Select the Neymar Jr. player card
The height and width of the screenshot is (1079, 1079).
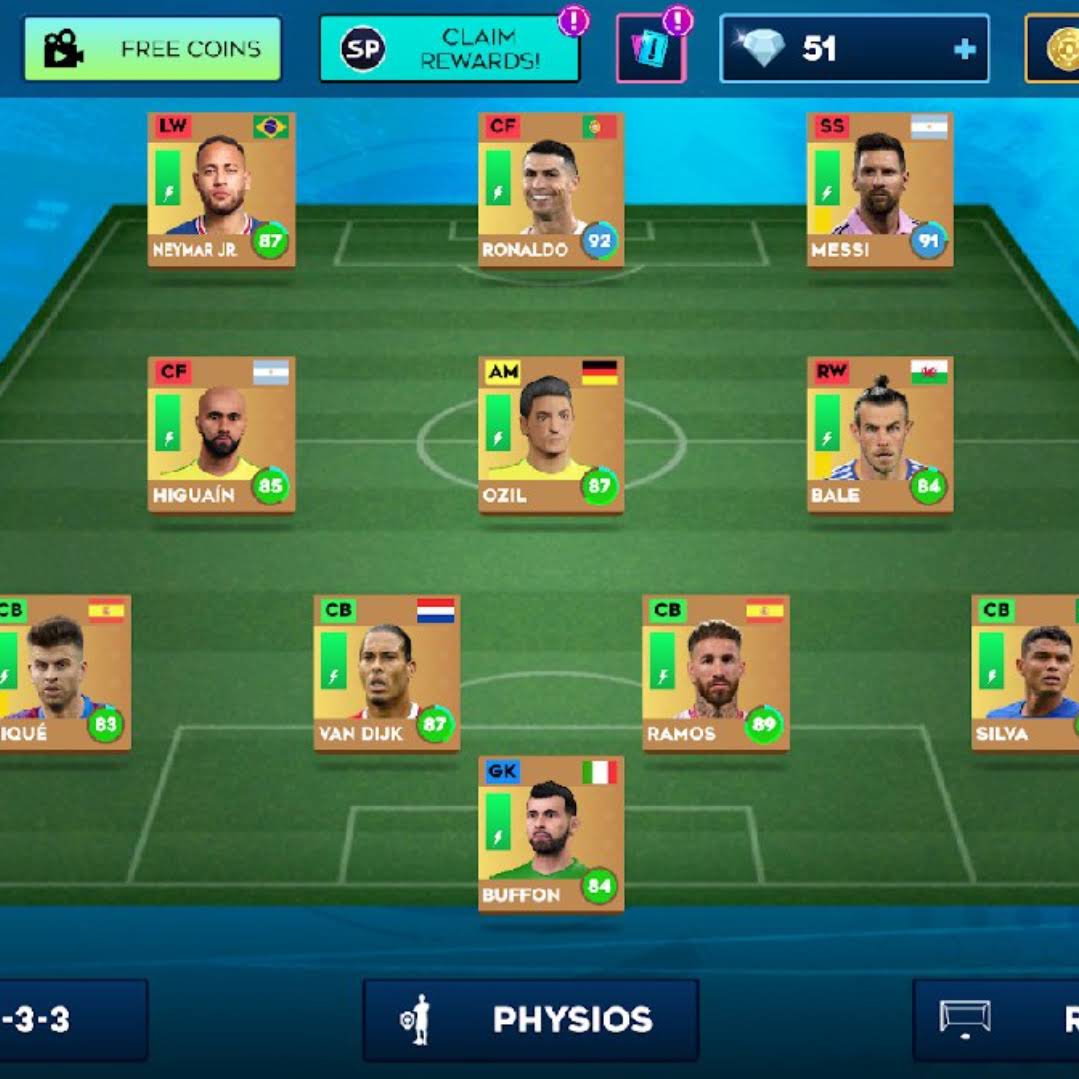coord(221,190)
